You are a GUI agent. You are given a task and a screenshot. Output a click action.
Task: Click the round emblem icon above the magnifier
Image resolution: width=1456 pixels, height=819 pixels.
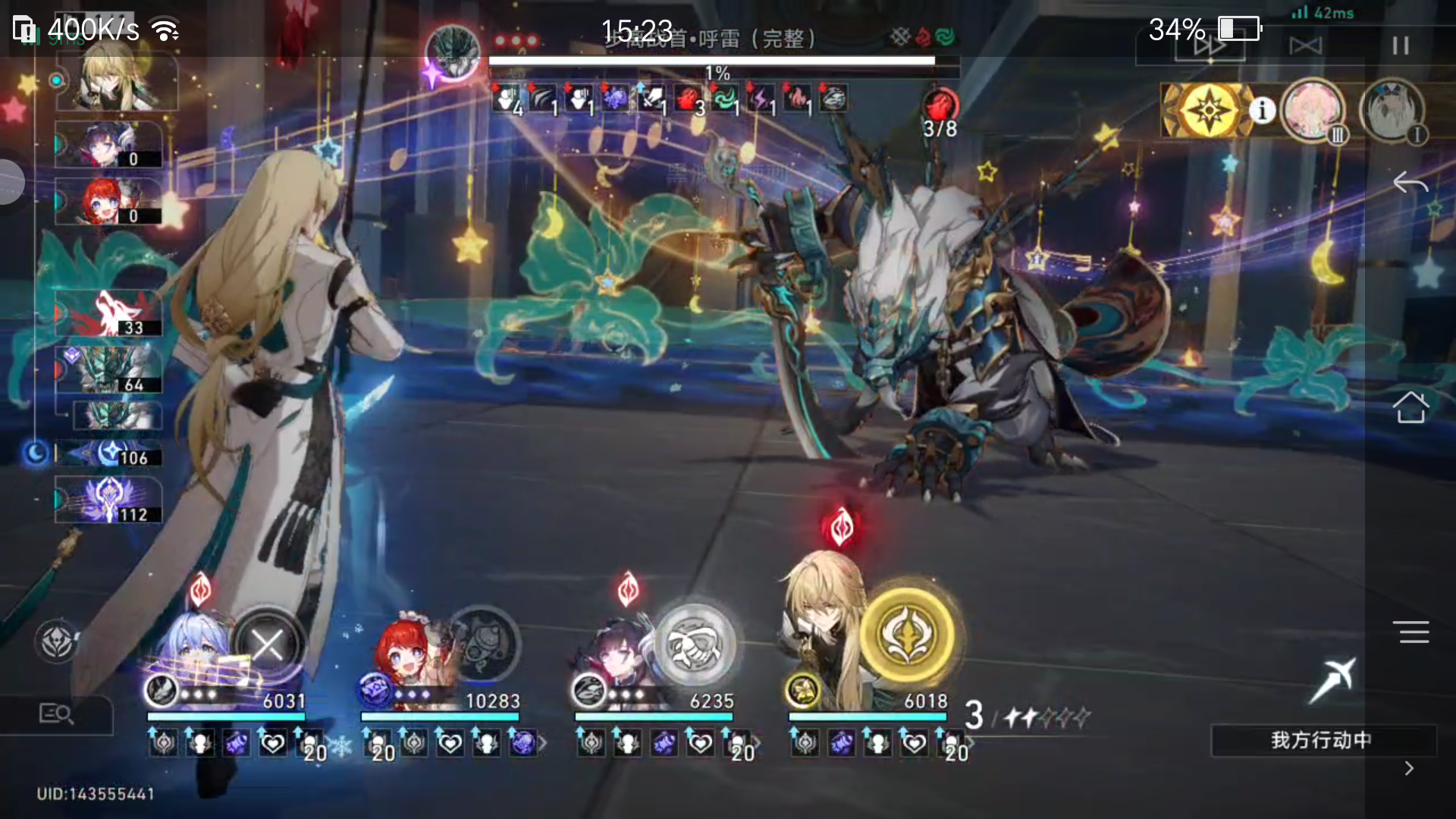tap(57, 642)
